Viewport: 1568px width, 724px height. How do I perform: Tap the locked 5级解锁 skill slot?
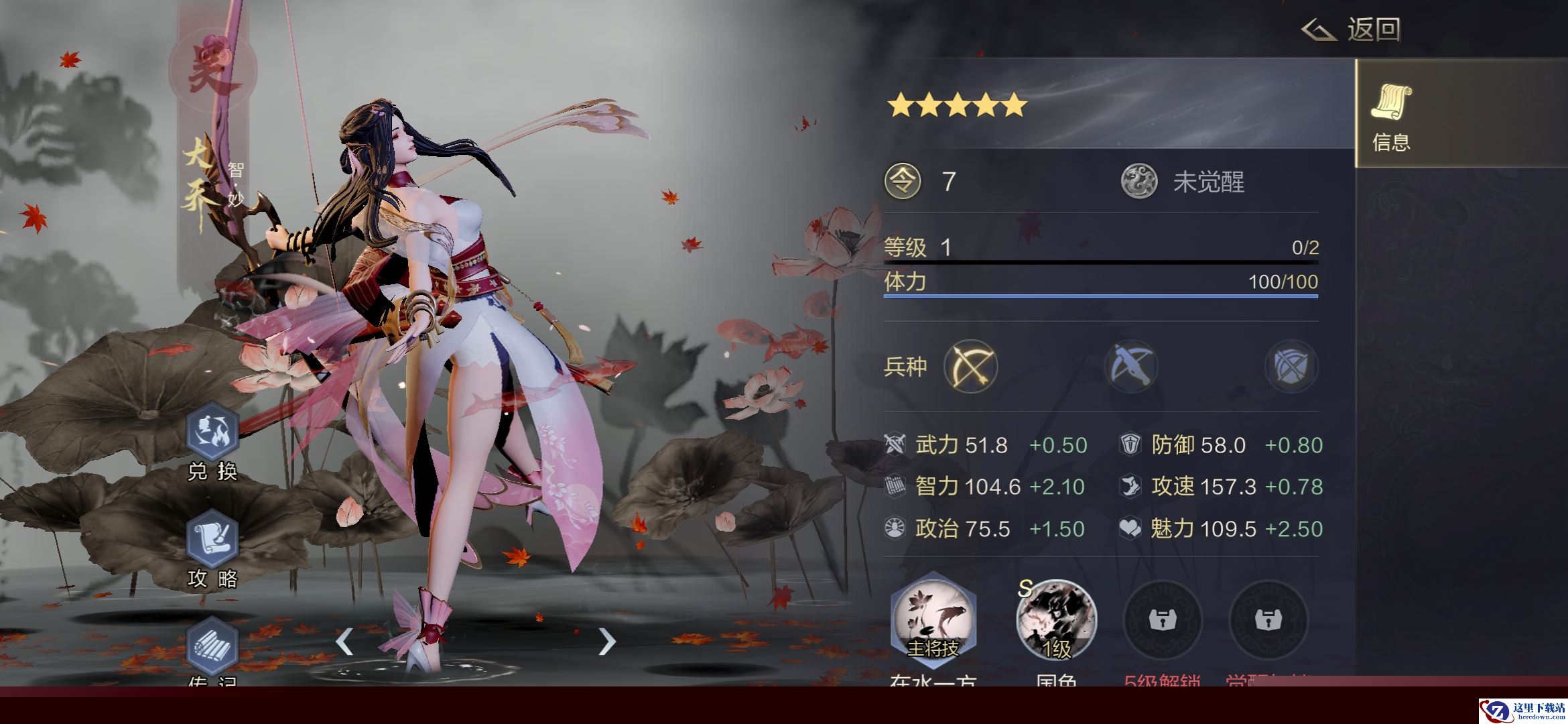point(1161,621)
